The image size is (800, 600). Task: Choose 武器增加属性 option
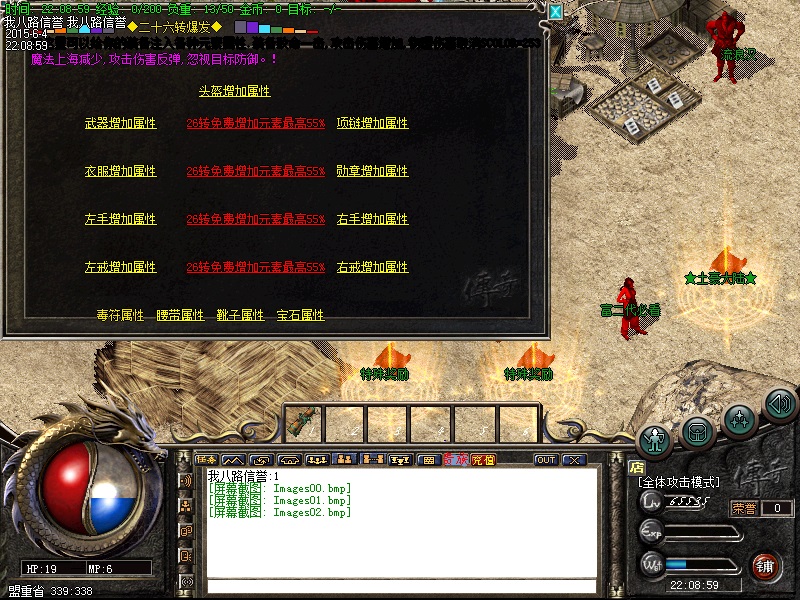tap(121, 123)
